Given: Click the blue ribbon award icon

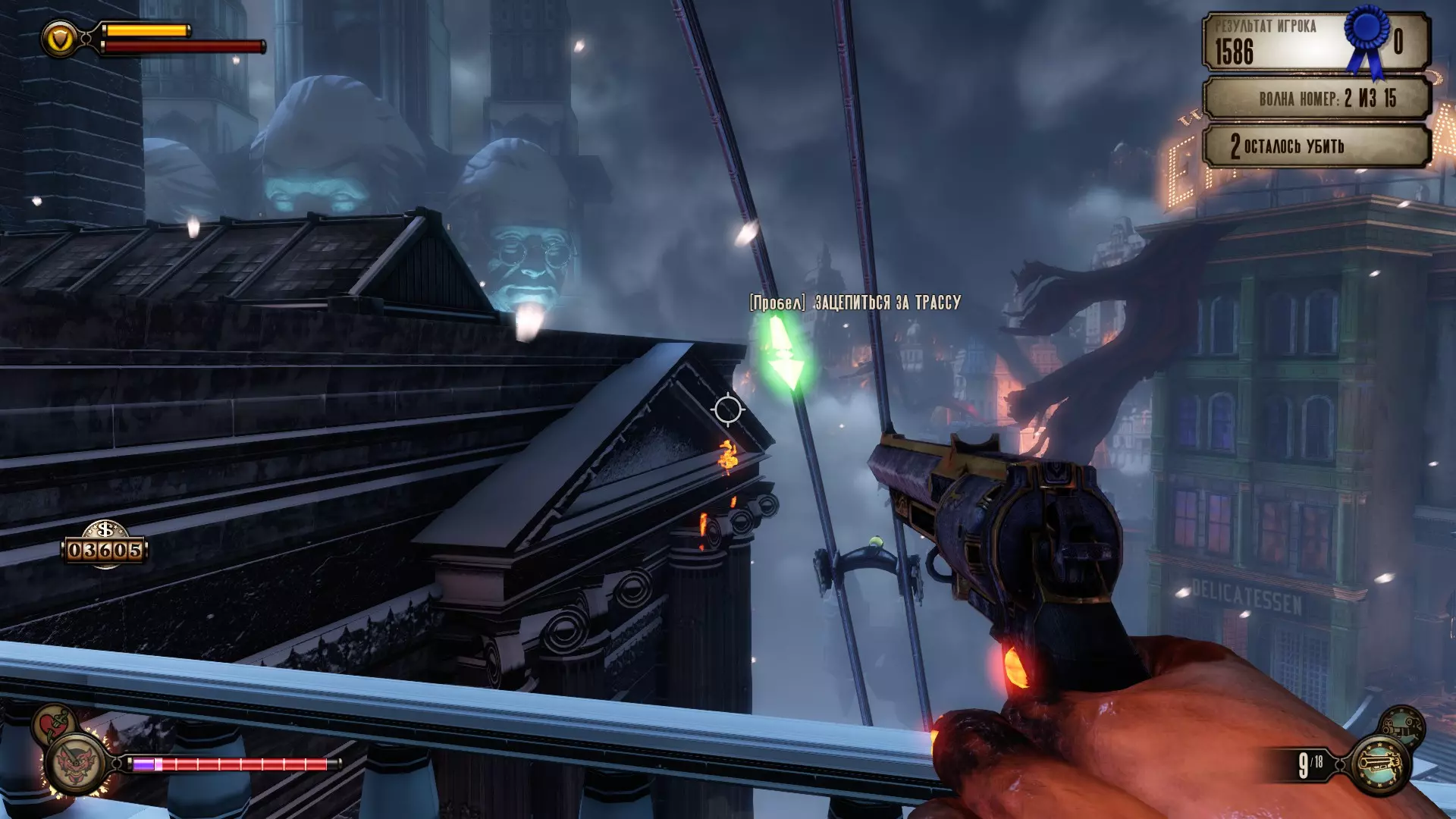Looking at the screenshot, I should coord(1366,36).
